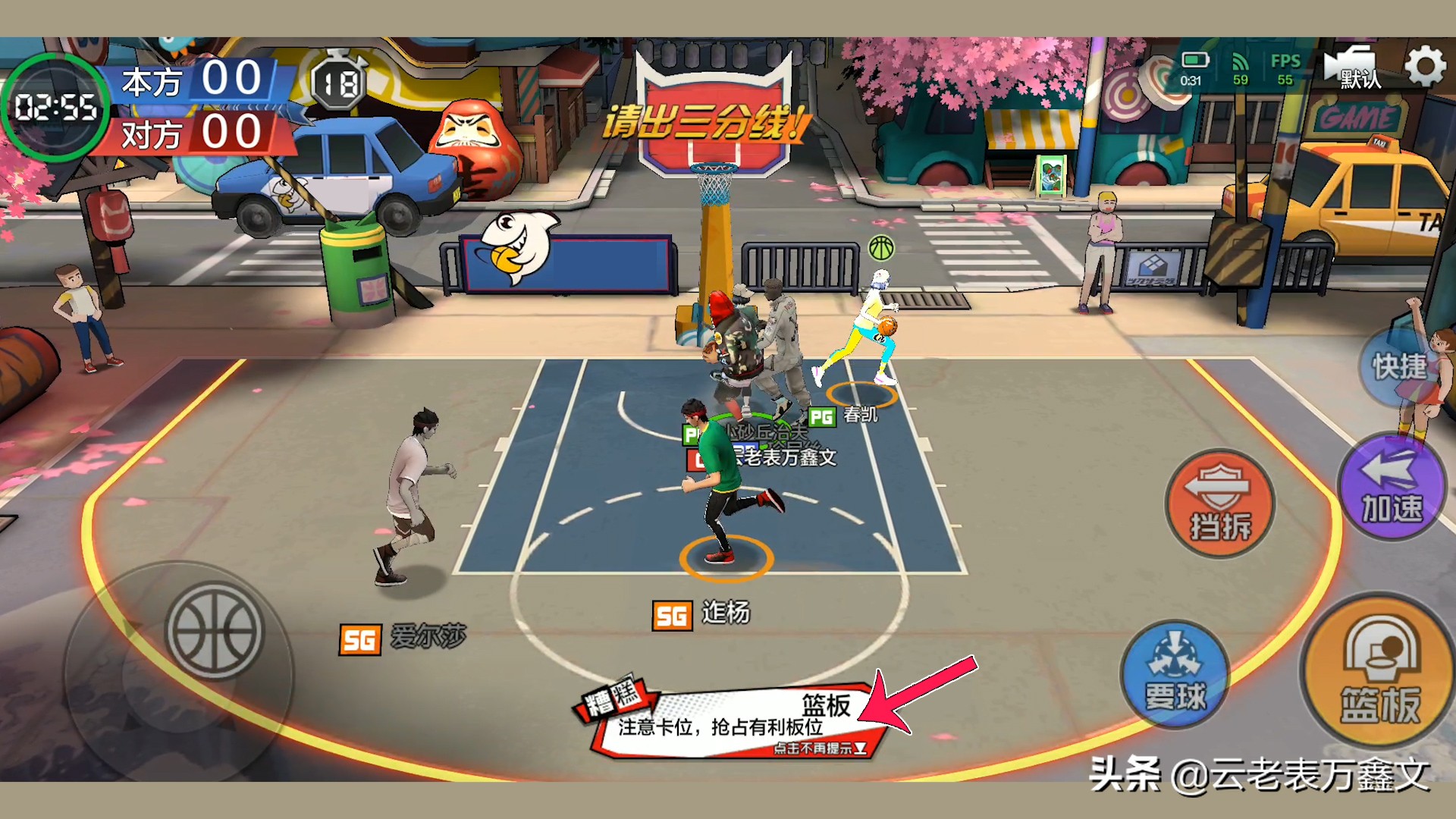Dismiss tip via 点击不再提示
The height and width of the screenshot is (819, 1456).
819,748
